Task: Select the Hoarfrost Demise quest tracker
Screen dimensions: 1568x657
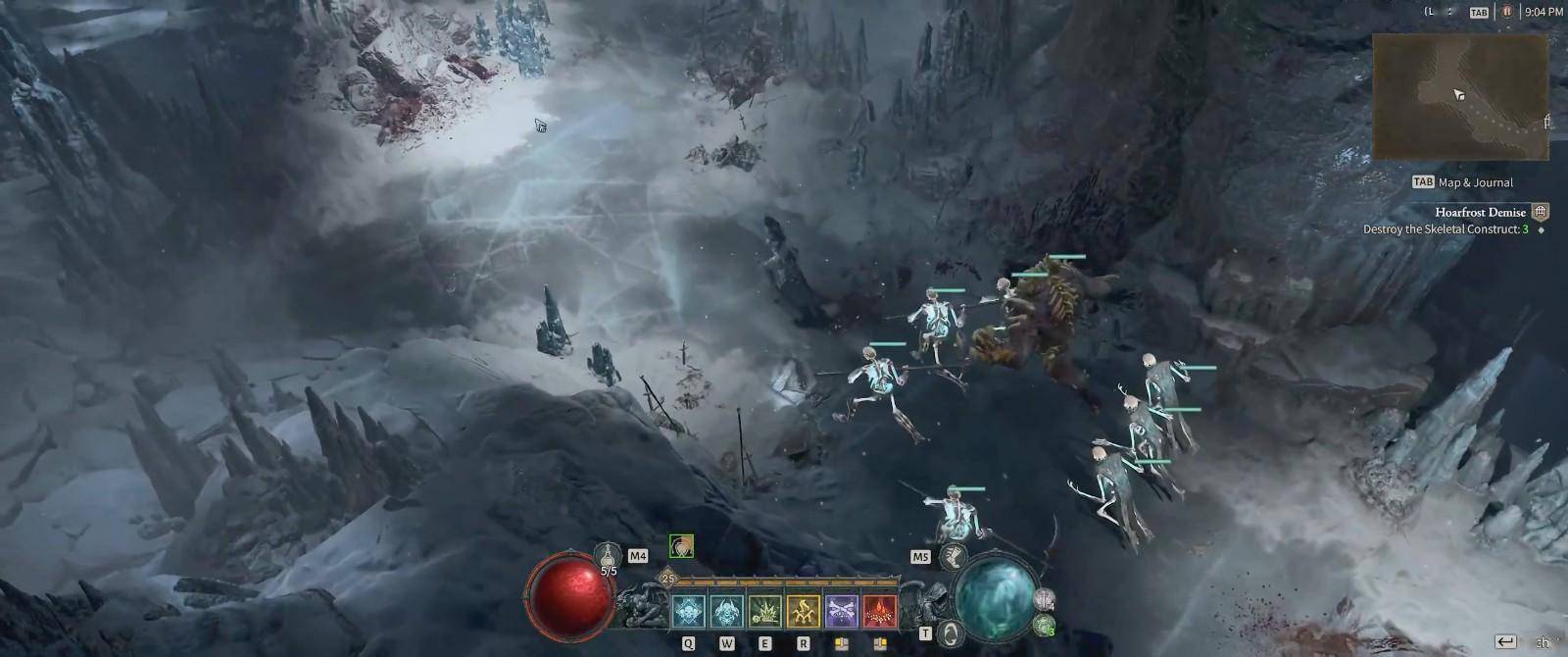Action: coord(1480,212)
